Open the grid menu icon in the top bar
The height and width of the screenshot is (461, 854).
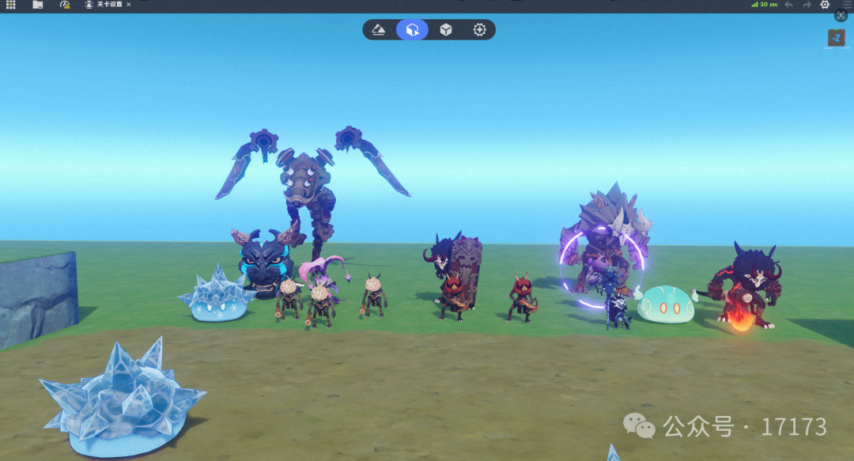(x=11, y=5)
